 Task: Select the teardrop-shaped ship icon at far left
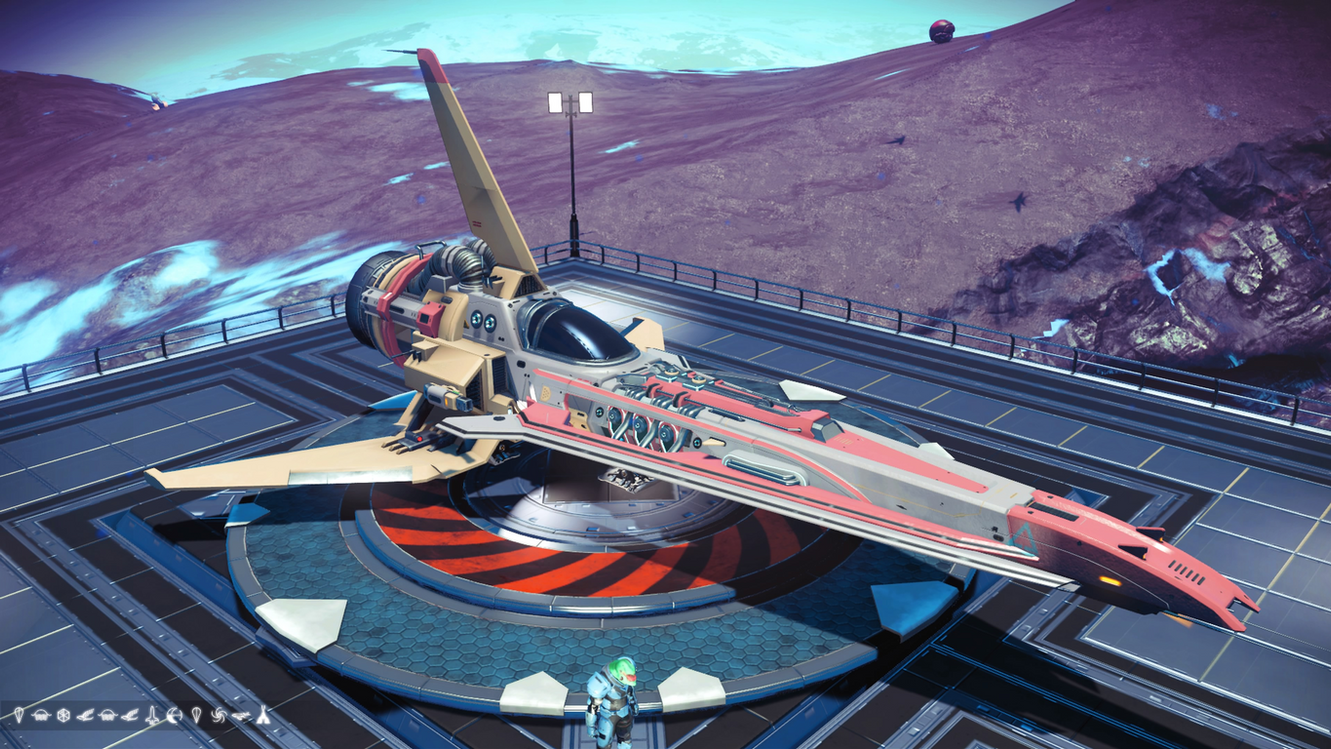click(x=19, y=716)
